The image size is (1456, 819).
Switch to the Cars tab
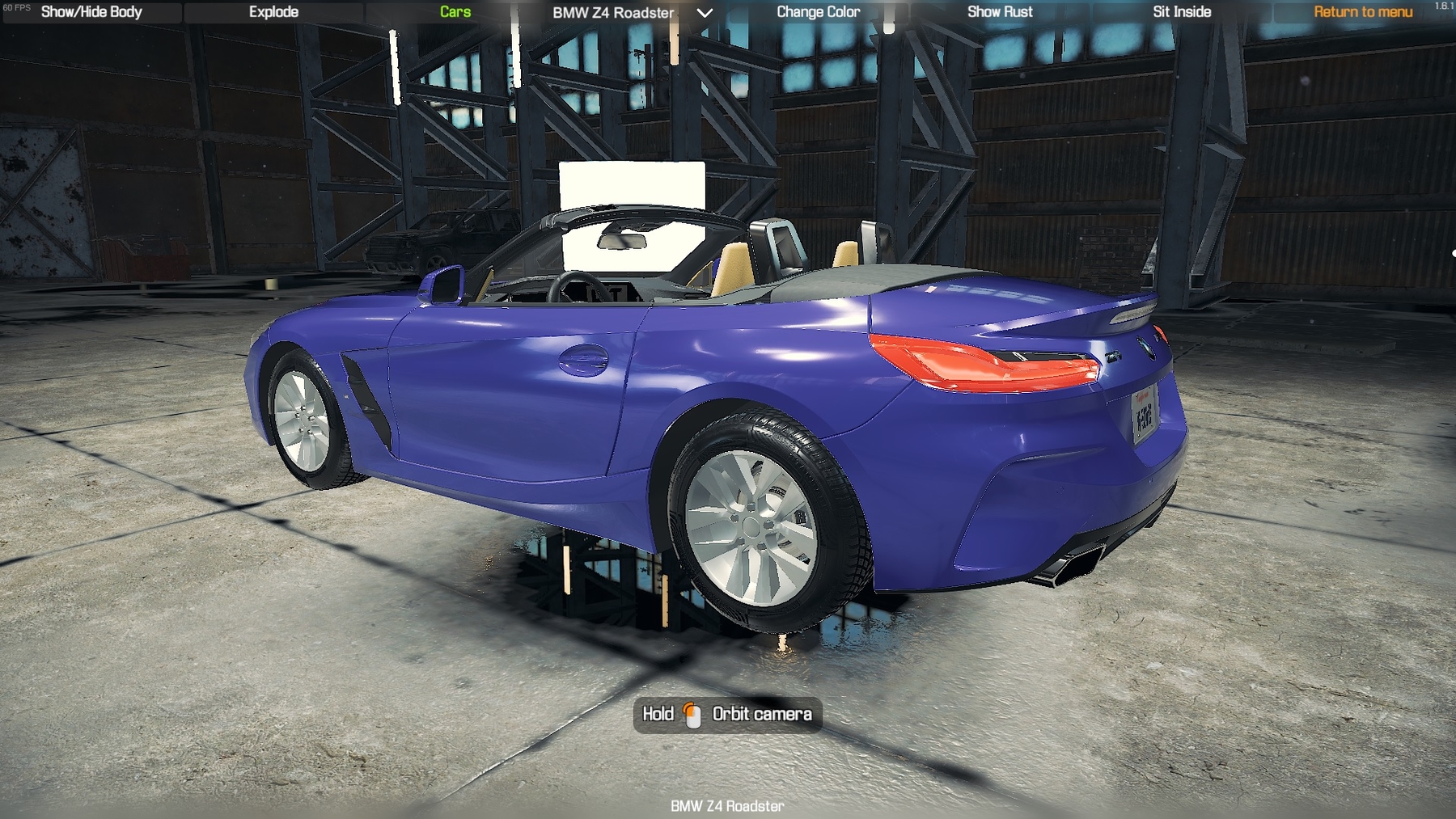(455, 12)
